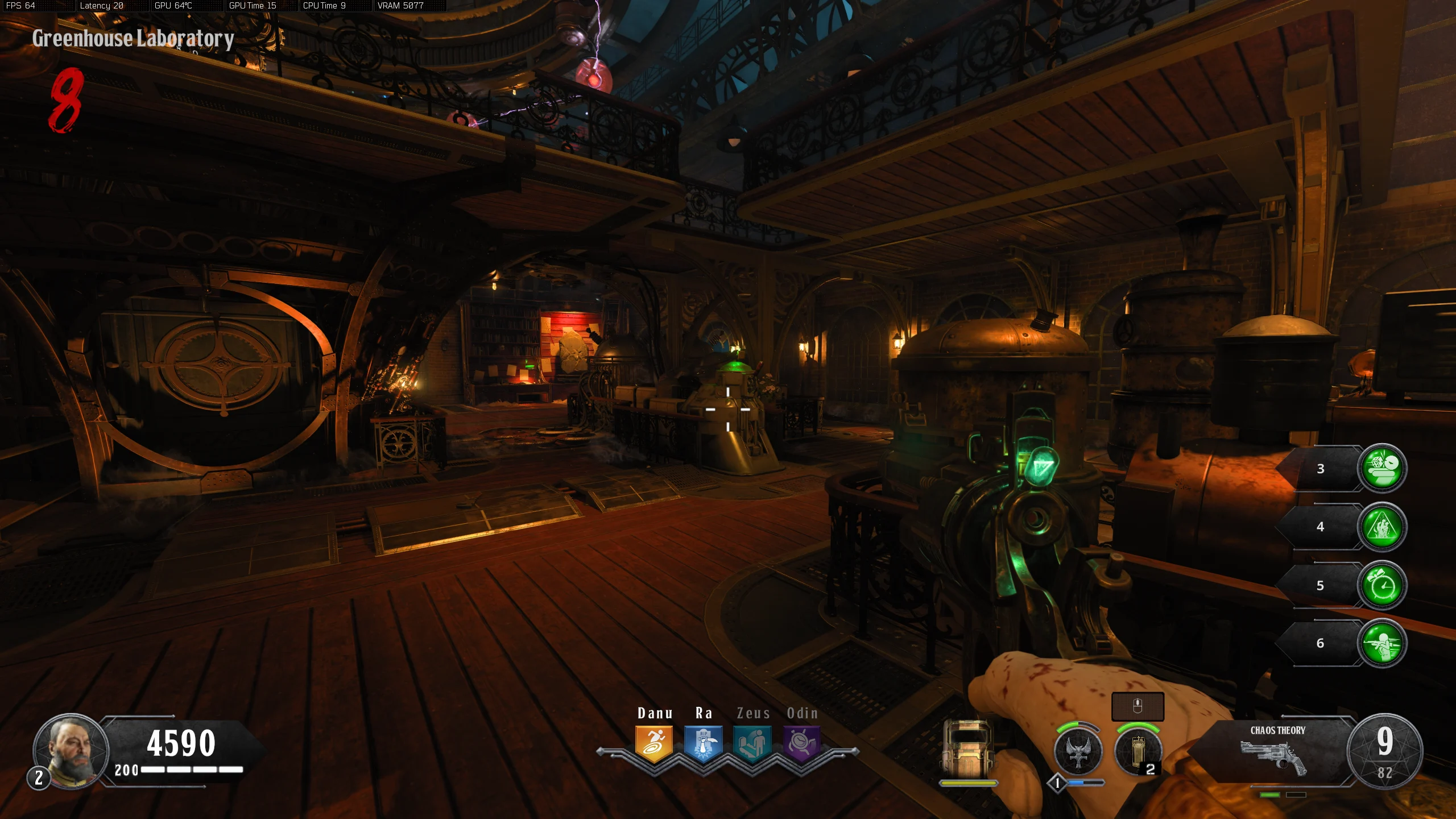Screen dimensions: 1456x819
Task: Select the riot shield icon
Action: (967, 748)
